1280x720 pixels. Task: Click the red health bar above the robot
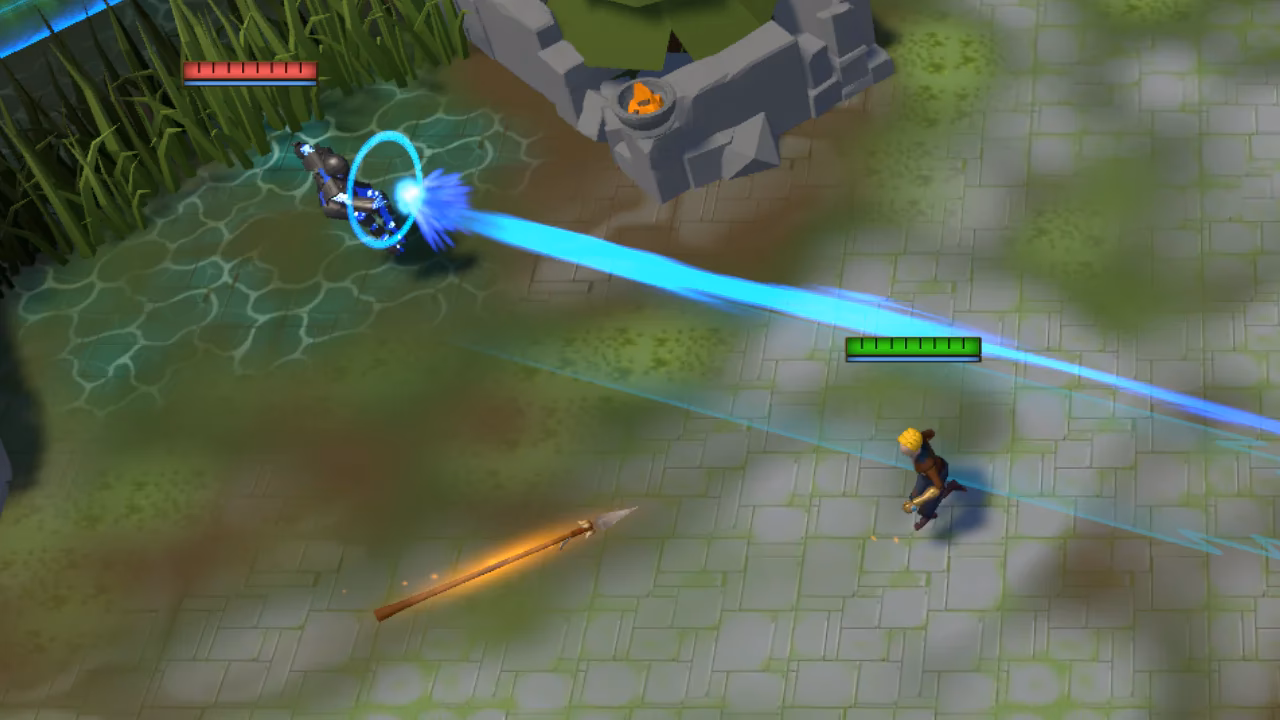pos(248,70)
